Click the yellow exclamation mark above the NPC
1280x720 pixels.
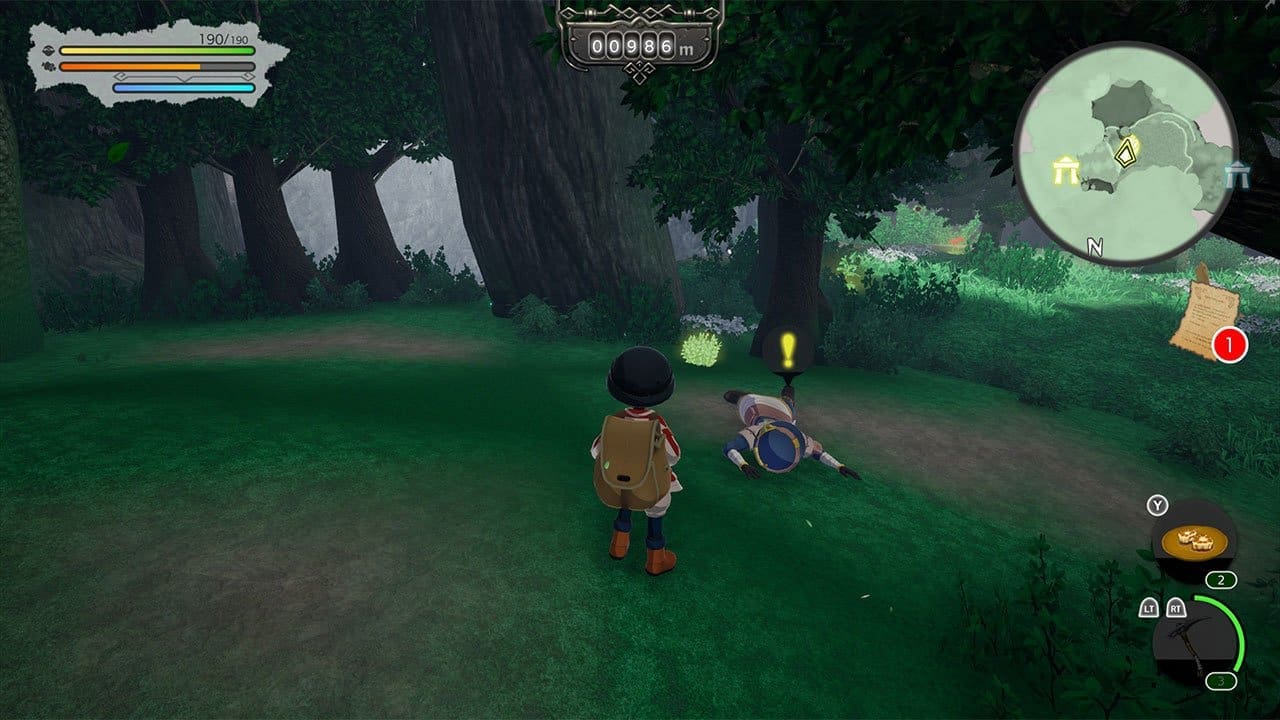coord(785,350)
